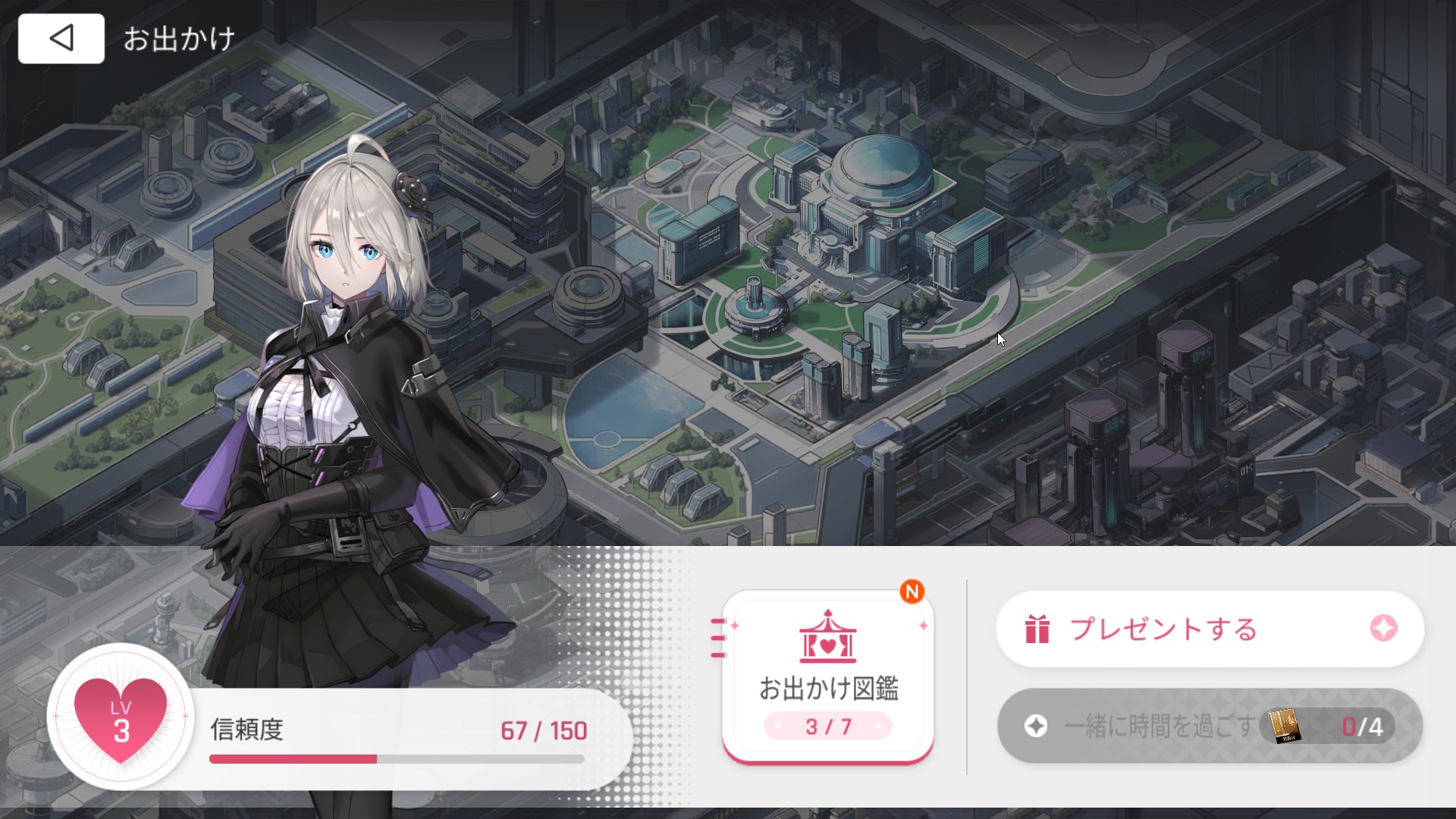The image size is (1456, 819).
Task: Click the LV 3 heart badge
Action: tap(121, 717)
